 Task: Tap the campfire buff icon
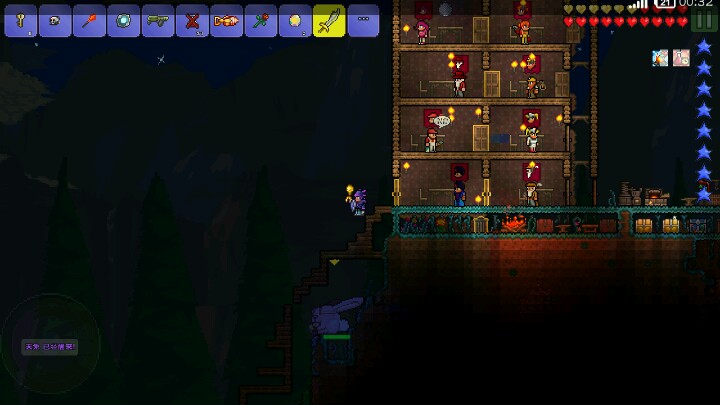pyautogui.click(x=660, y=58)
